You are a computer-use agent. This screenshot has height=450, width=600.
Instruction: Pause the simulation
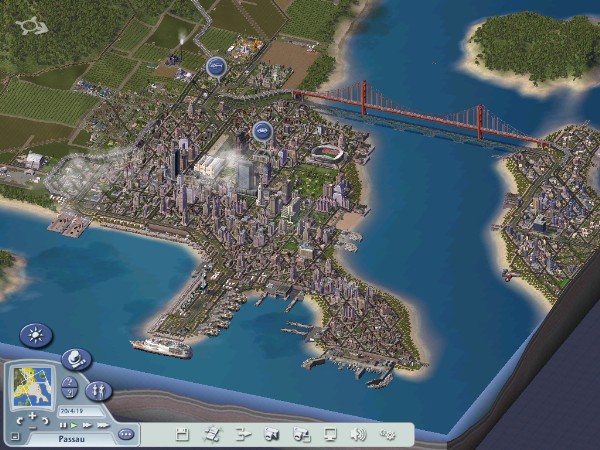coord(63,425)
